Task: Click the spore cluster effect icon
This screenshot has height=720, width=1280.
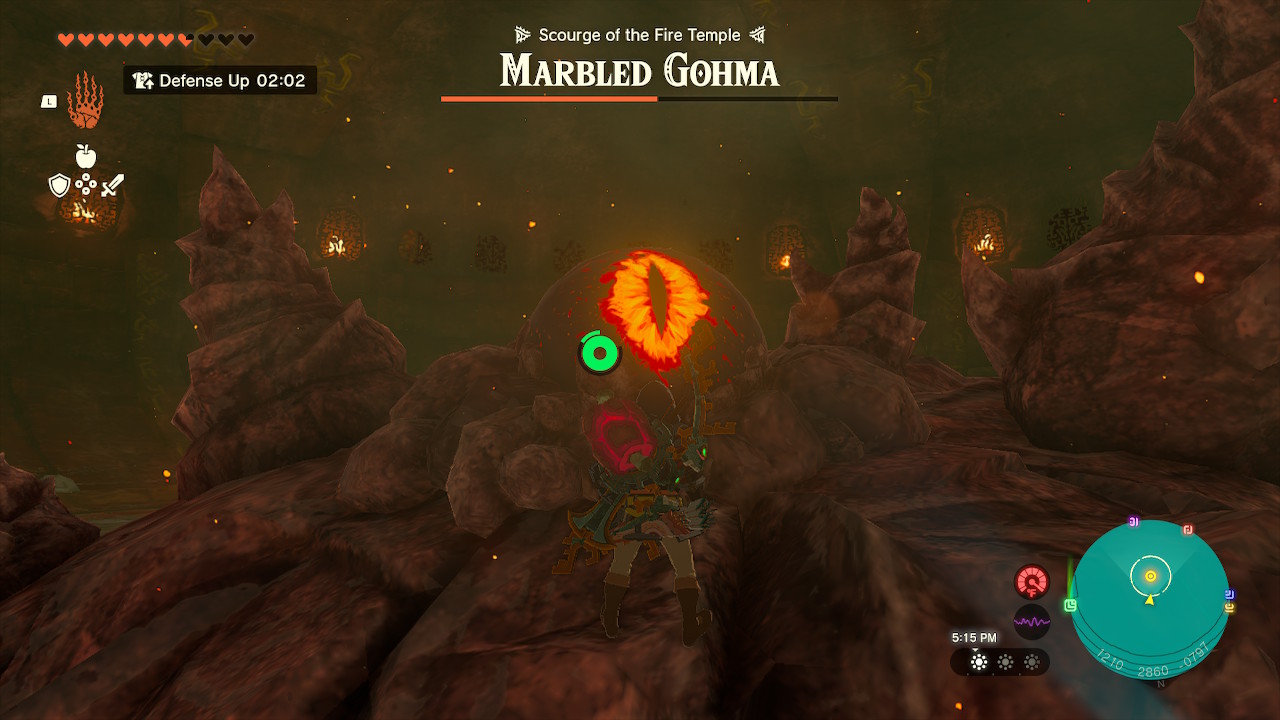Action: click(87, 183)
